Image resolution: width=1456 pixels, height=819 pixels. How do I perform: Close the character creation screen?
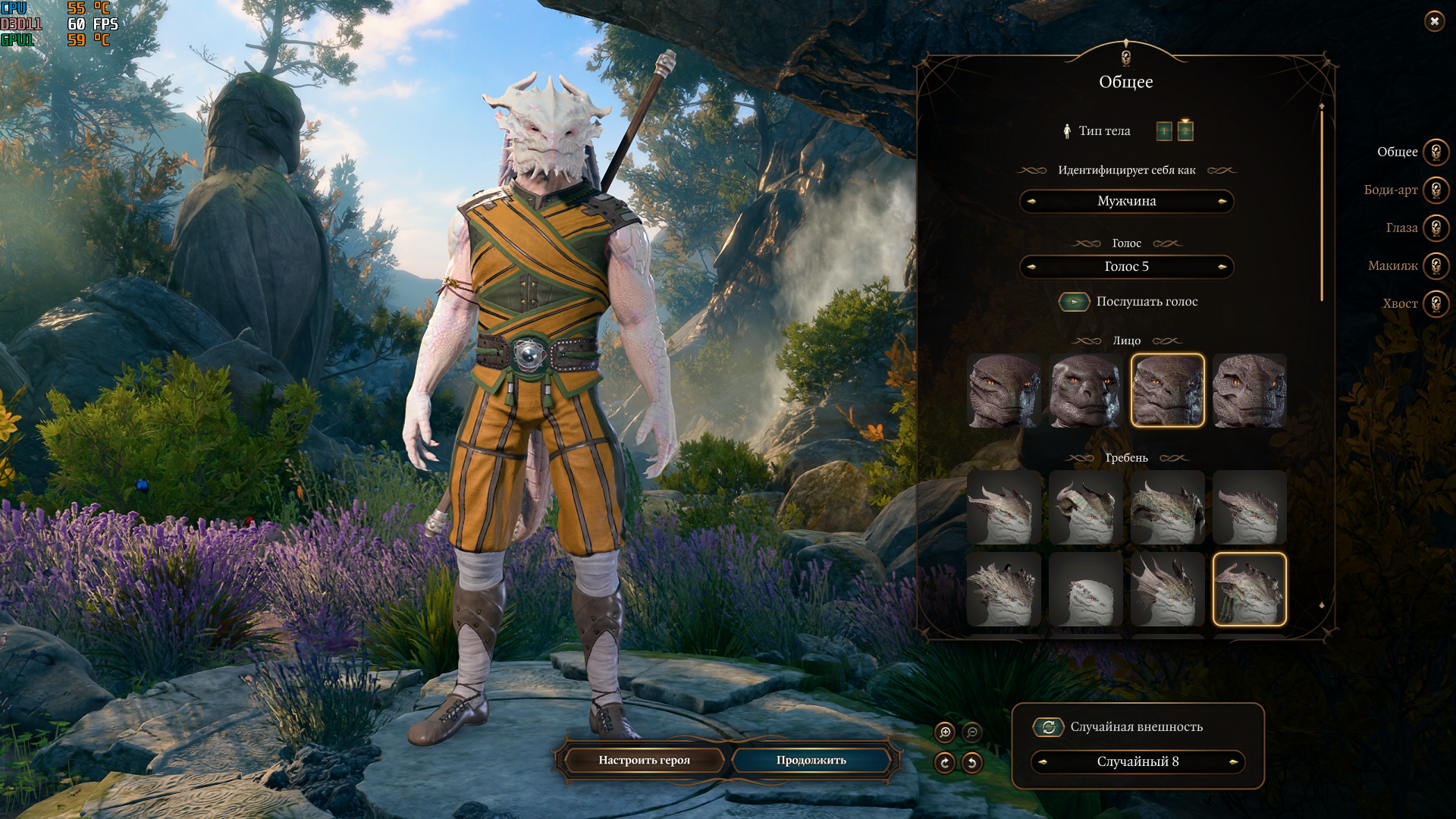[x=1434, y=21]
